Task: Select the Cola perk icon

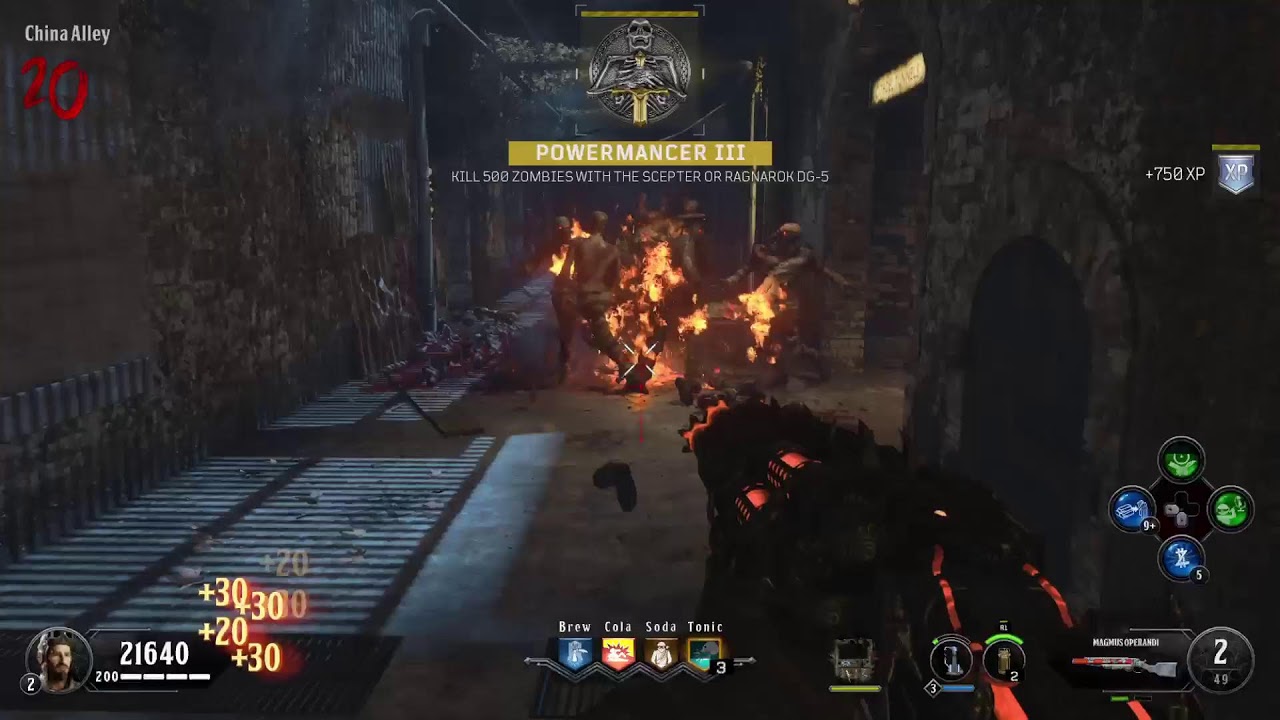Action: pos(618,654)
